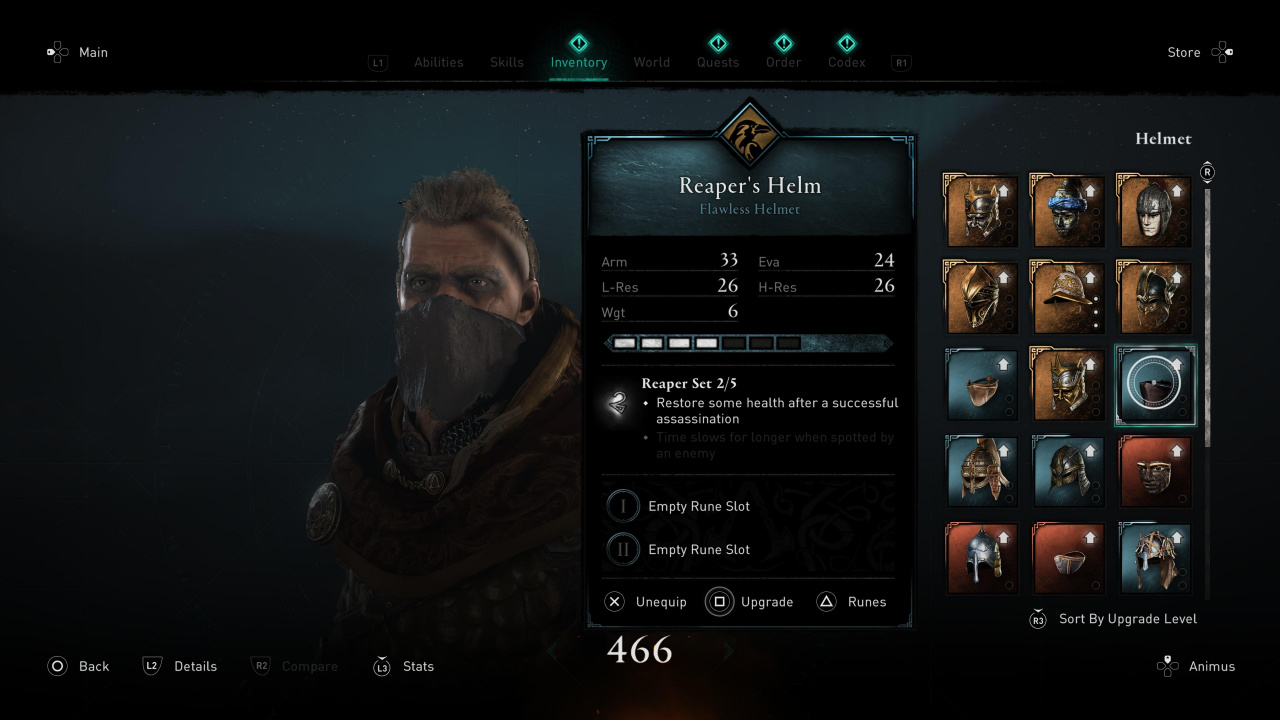Upgrade the Reaper's Helm
Viewport: 1280px width, 720px height.
(x=750, y=602)
